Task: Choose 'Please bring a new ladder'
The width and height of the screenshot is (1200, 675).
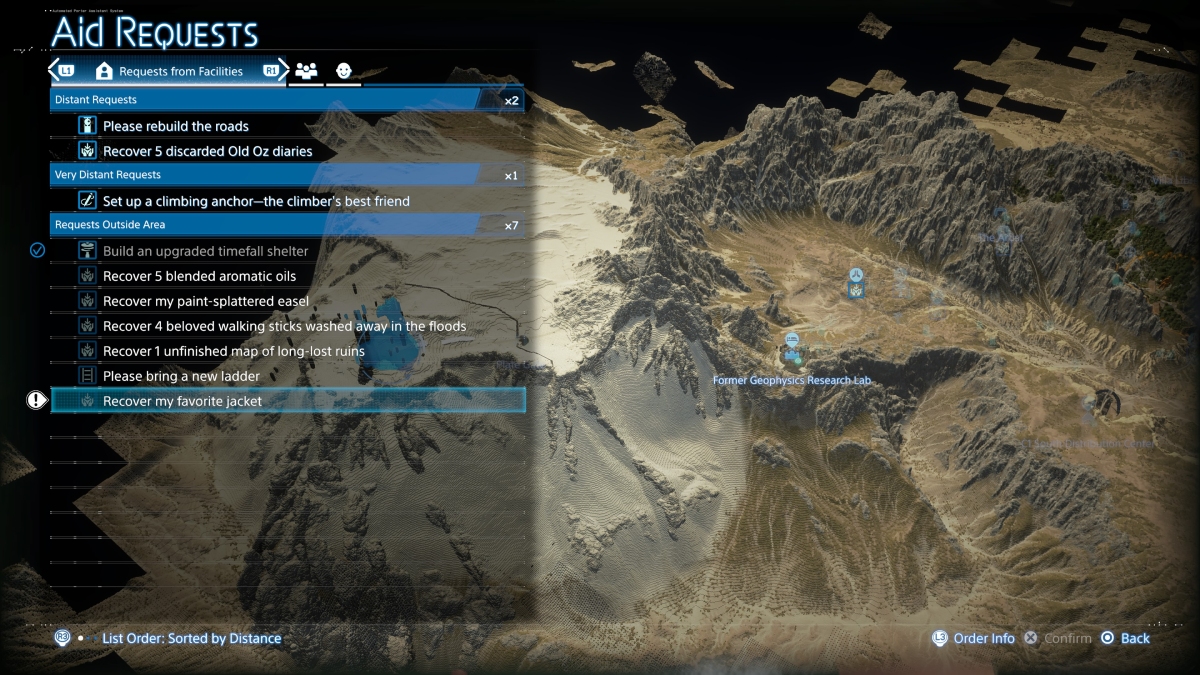Action: (x=181, y=376)
